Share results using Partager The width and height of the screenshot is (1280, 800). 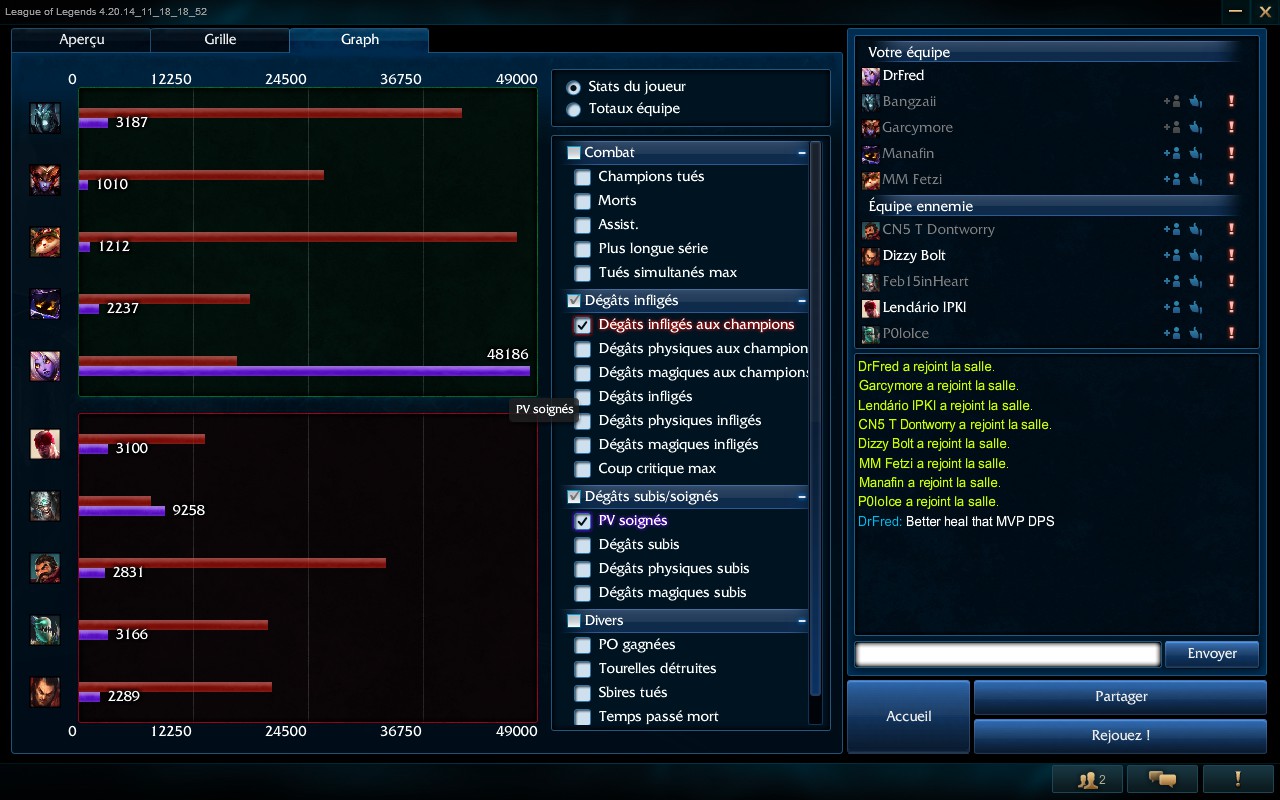pos(1120,697)
